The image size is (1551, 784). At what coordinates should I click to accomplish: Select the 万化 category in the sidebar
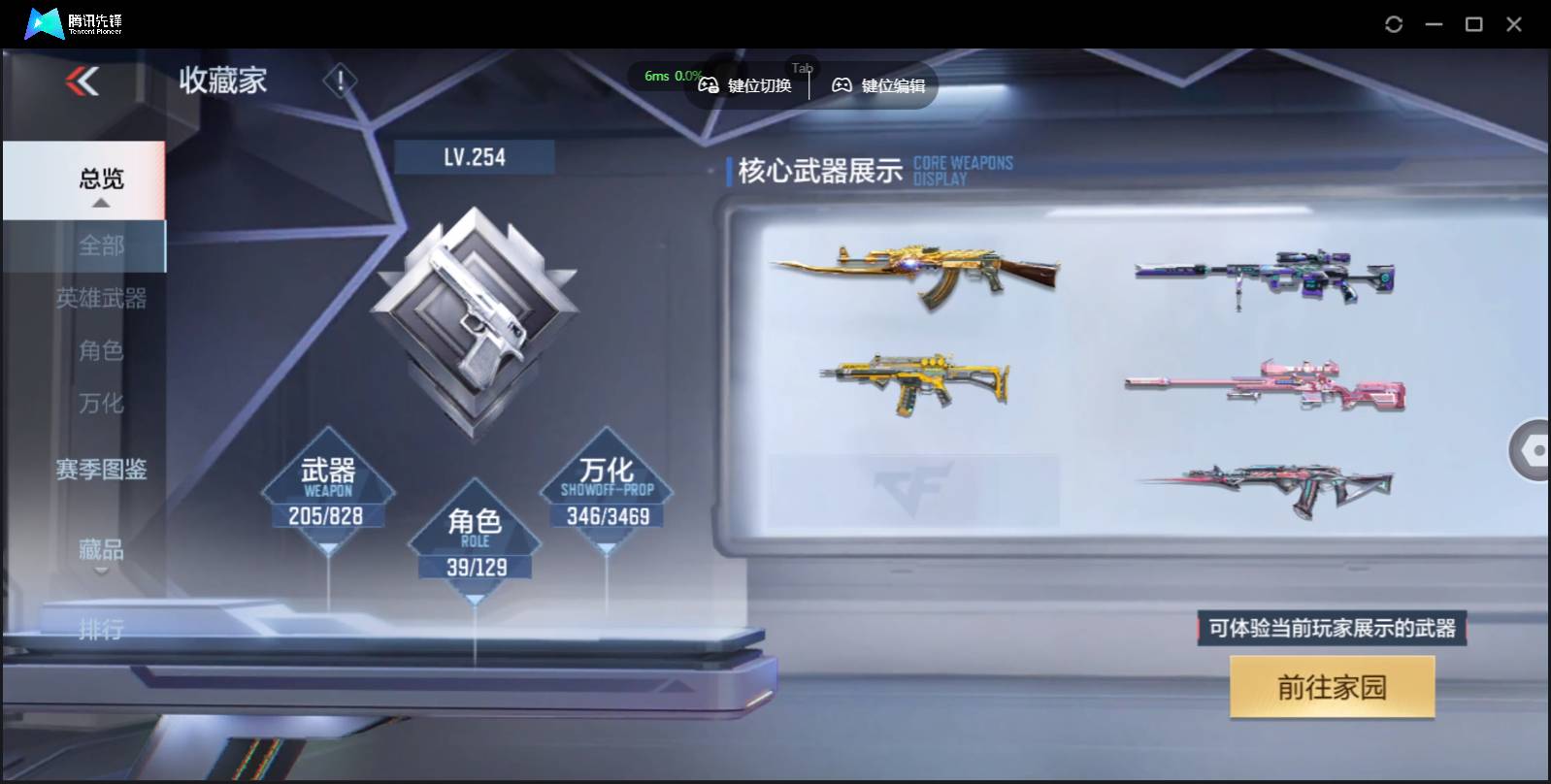tap(101, 403)
